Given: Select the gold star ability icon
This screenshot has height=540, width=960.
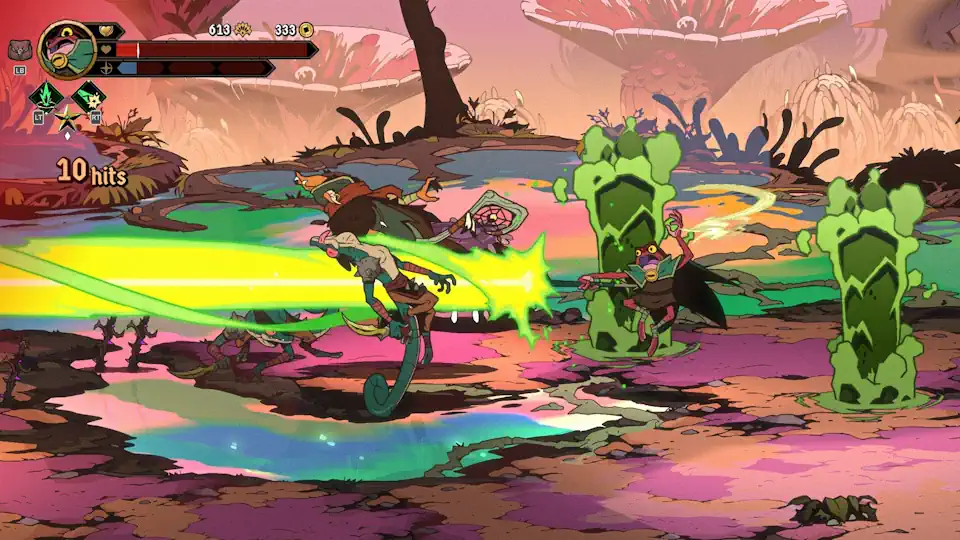Looking at the screenshot, I should [67, 120].
